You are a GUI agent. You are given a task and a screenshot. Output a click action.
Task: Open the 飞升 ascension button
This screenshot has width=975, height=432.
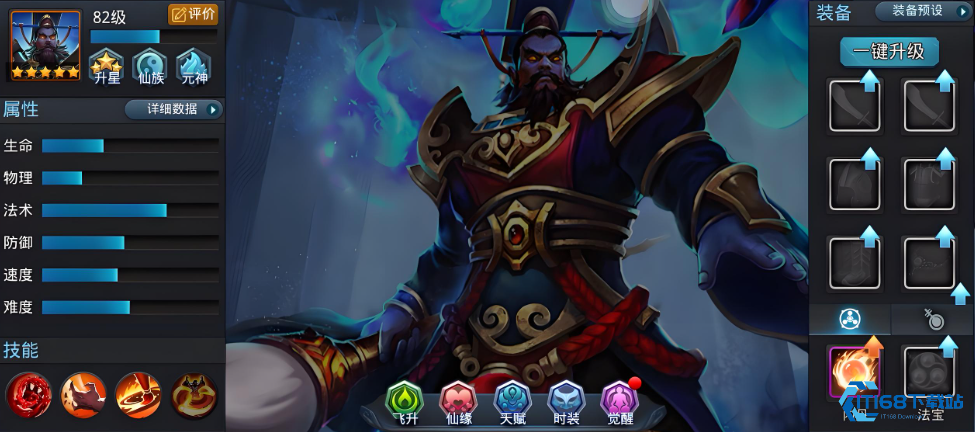point(406,402)
